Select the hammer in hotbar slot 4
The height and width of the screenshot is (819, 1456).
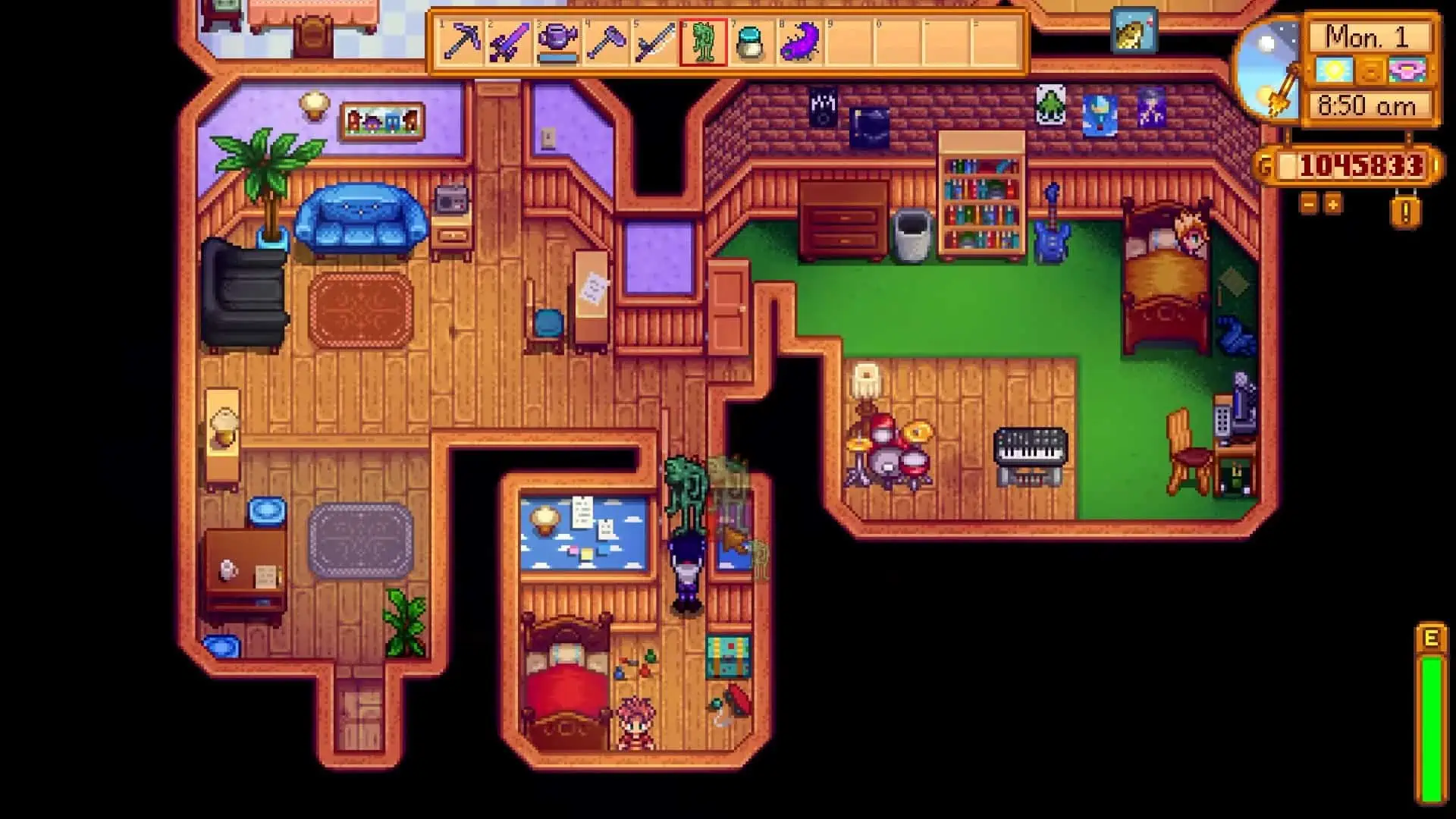click(x=606, y=42)
